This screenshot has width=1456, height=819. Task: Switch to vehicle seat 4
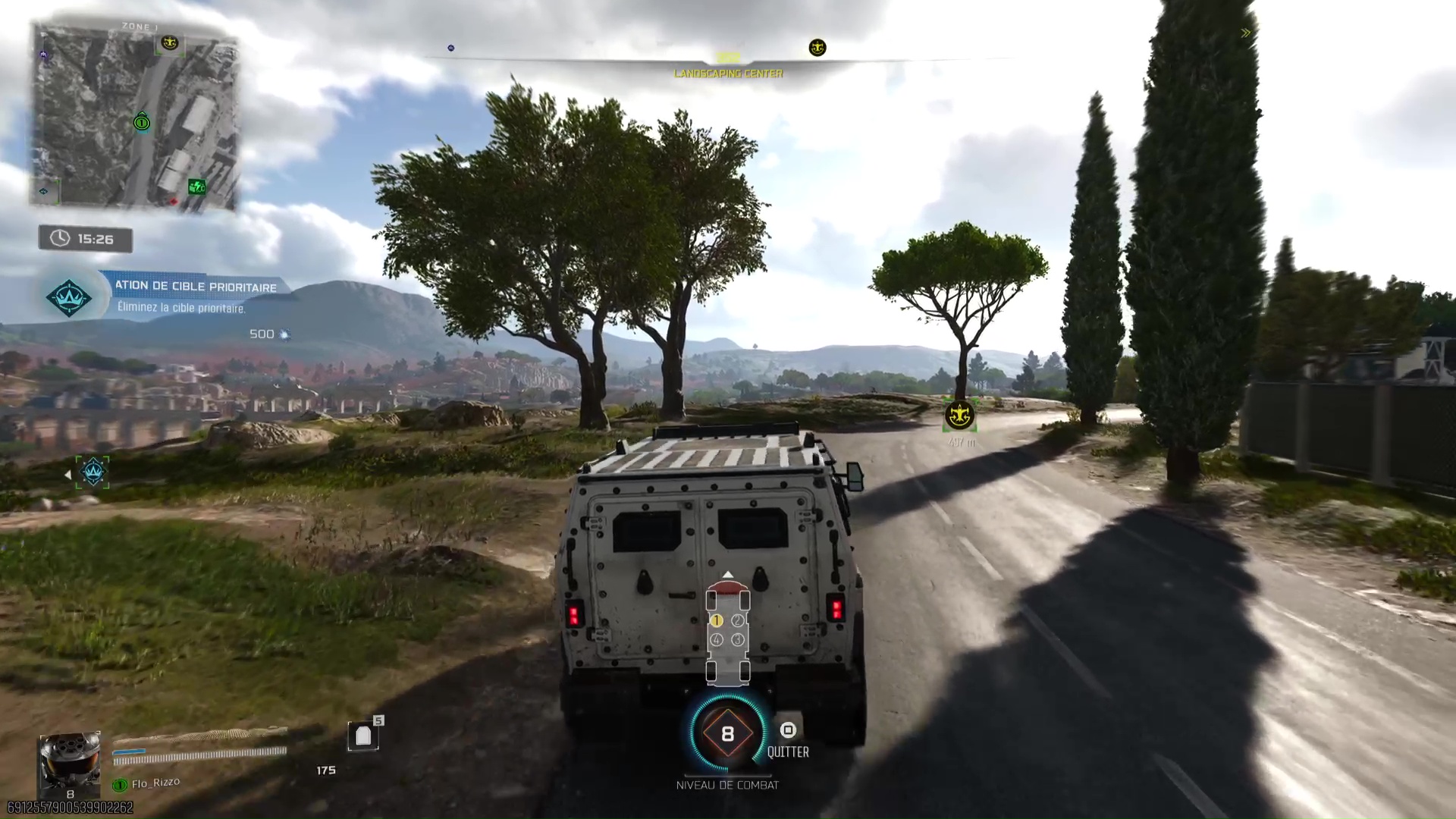click(x=716, y=639)
